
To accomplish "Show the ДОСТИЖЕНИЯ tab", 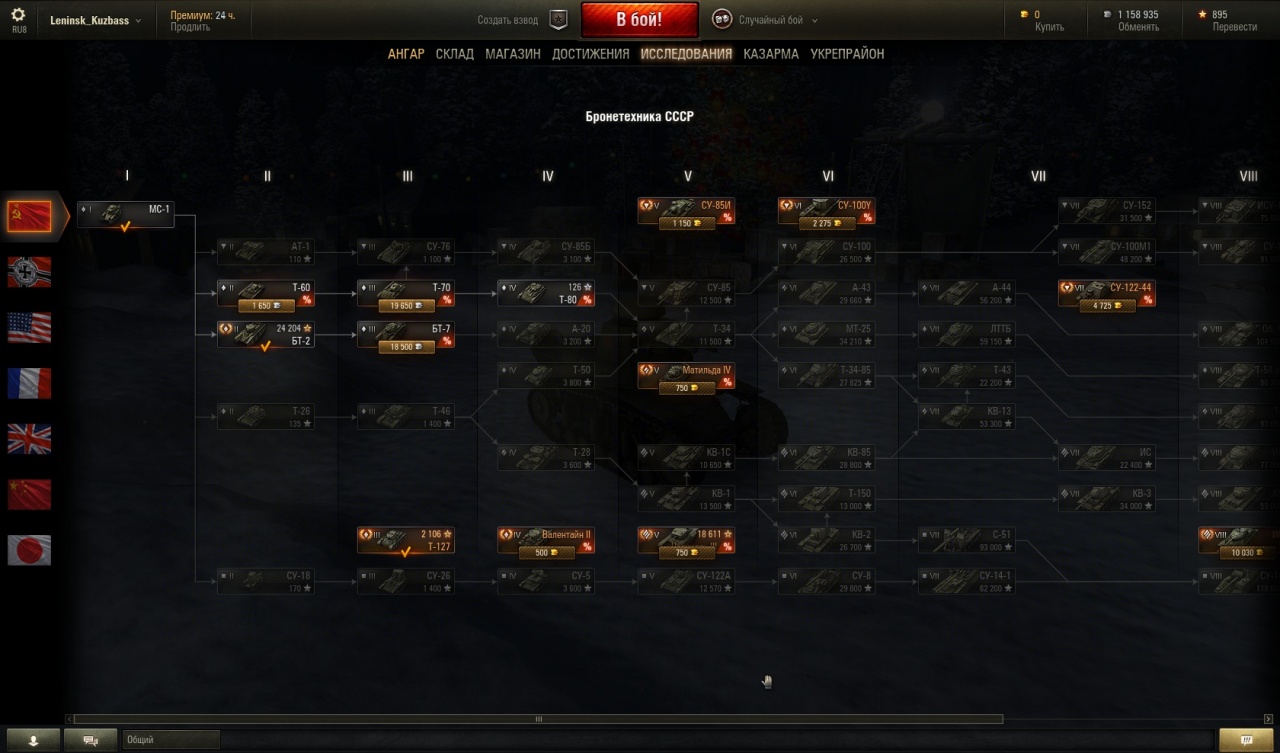I will [591, 54].
